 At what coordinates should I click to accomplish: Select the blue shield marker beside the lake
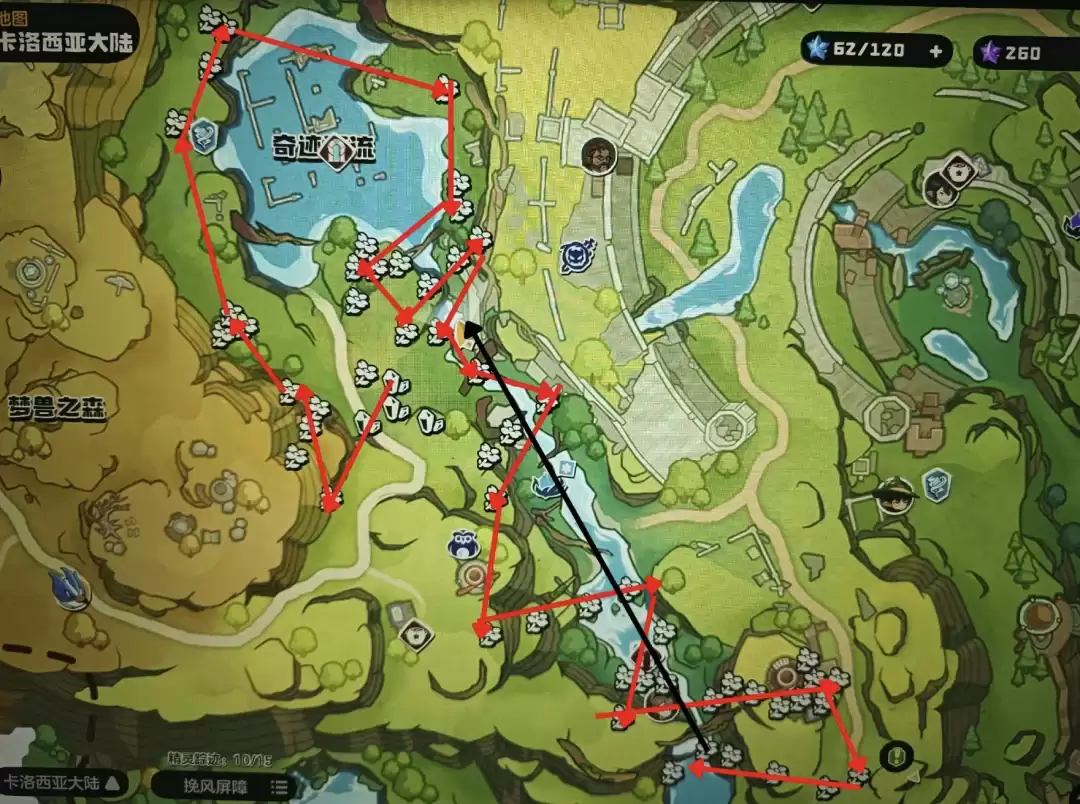point(205,135)
